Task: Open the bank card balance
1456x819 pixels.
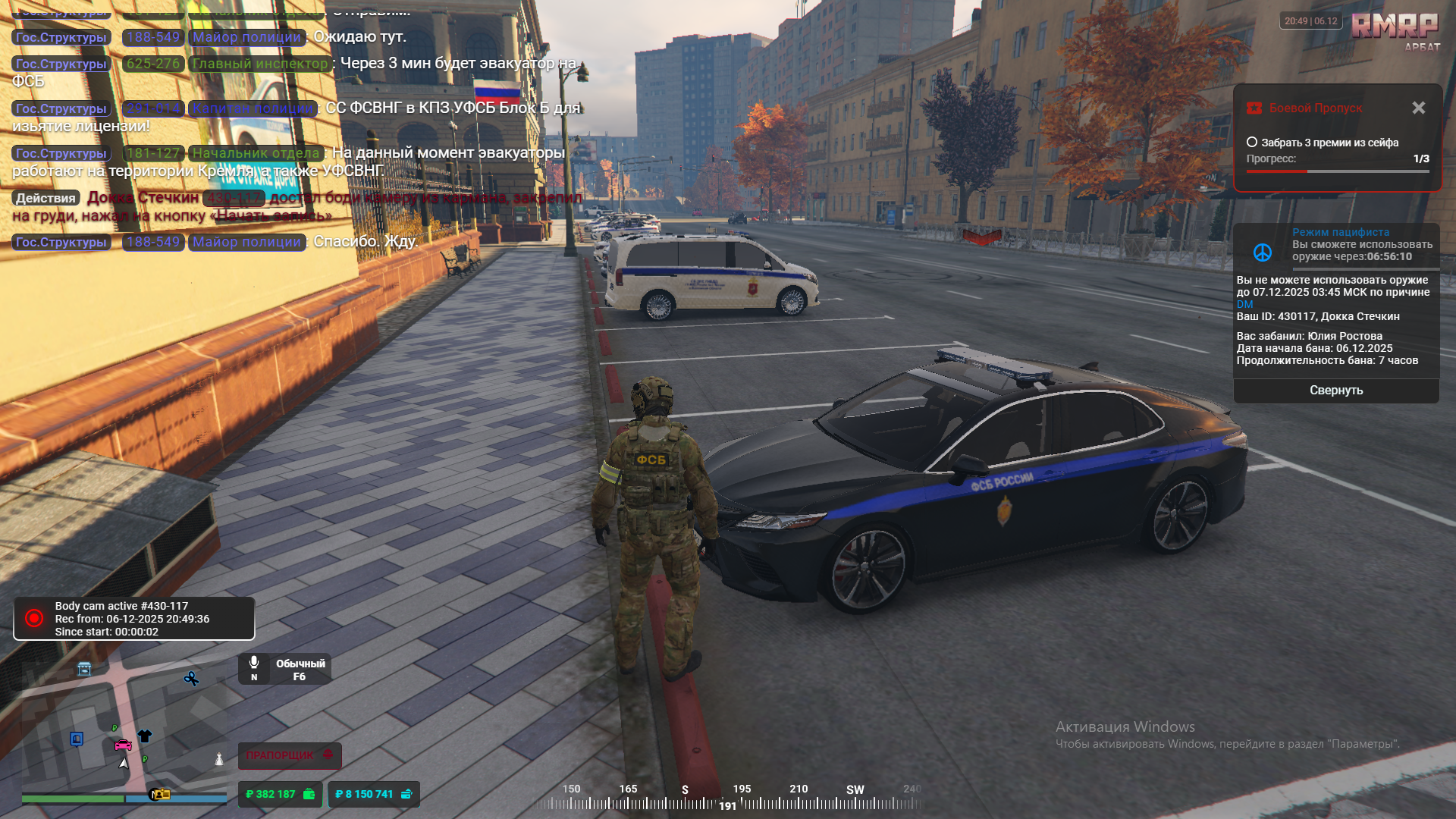Action: [373, 794]
